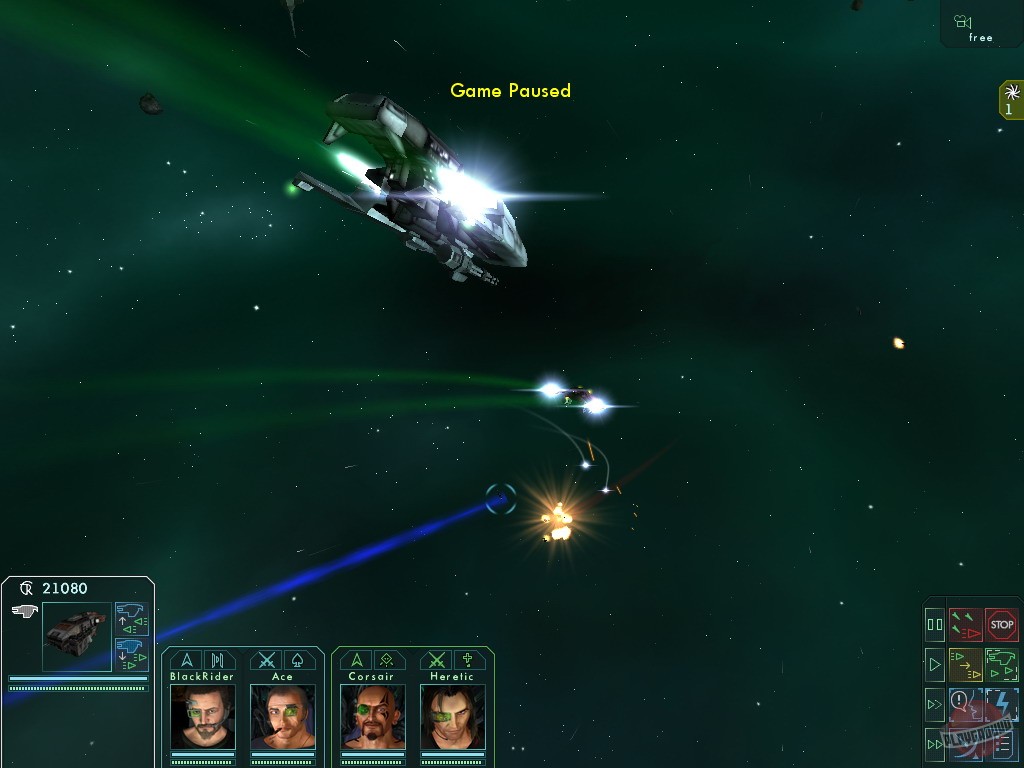Viewport: 1024px width, 768px height.
Task: Select Ace's pilot portrait
Action: pyautogui.click(x=282, y=715)
